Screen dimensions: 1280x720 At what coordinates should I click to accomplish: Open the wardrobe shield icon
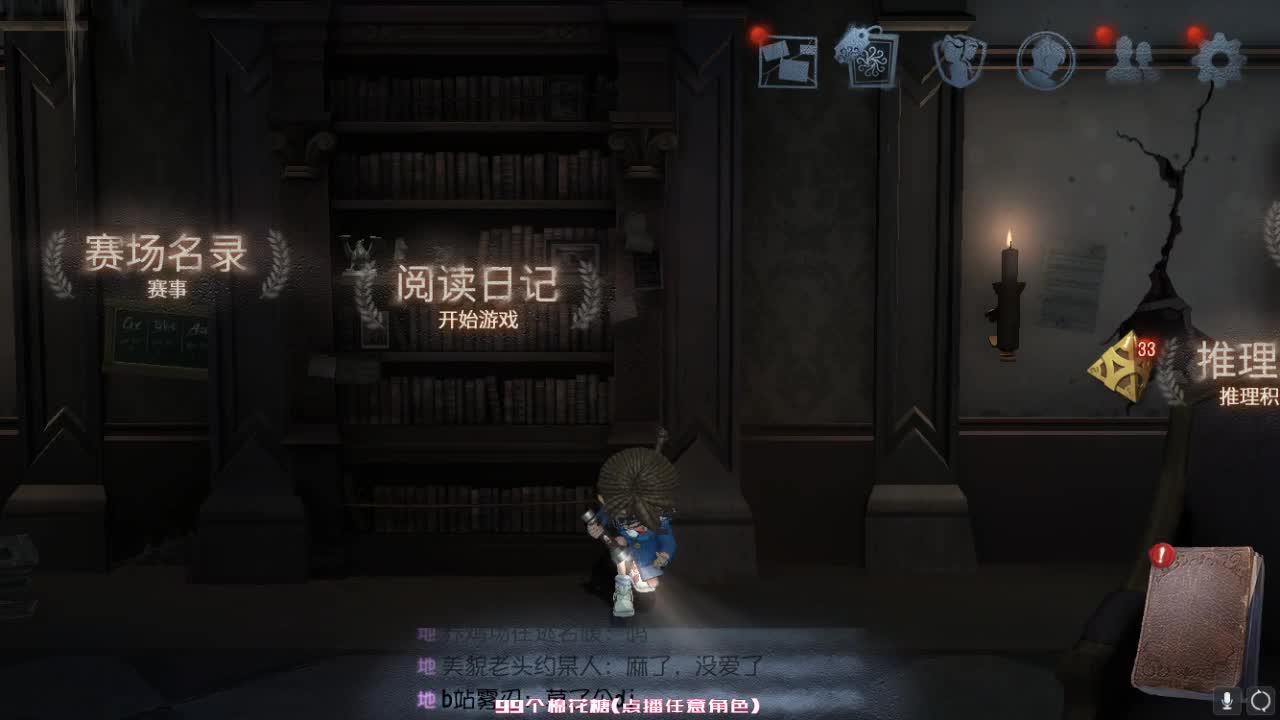pos(957,60)
